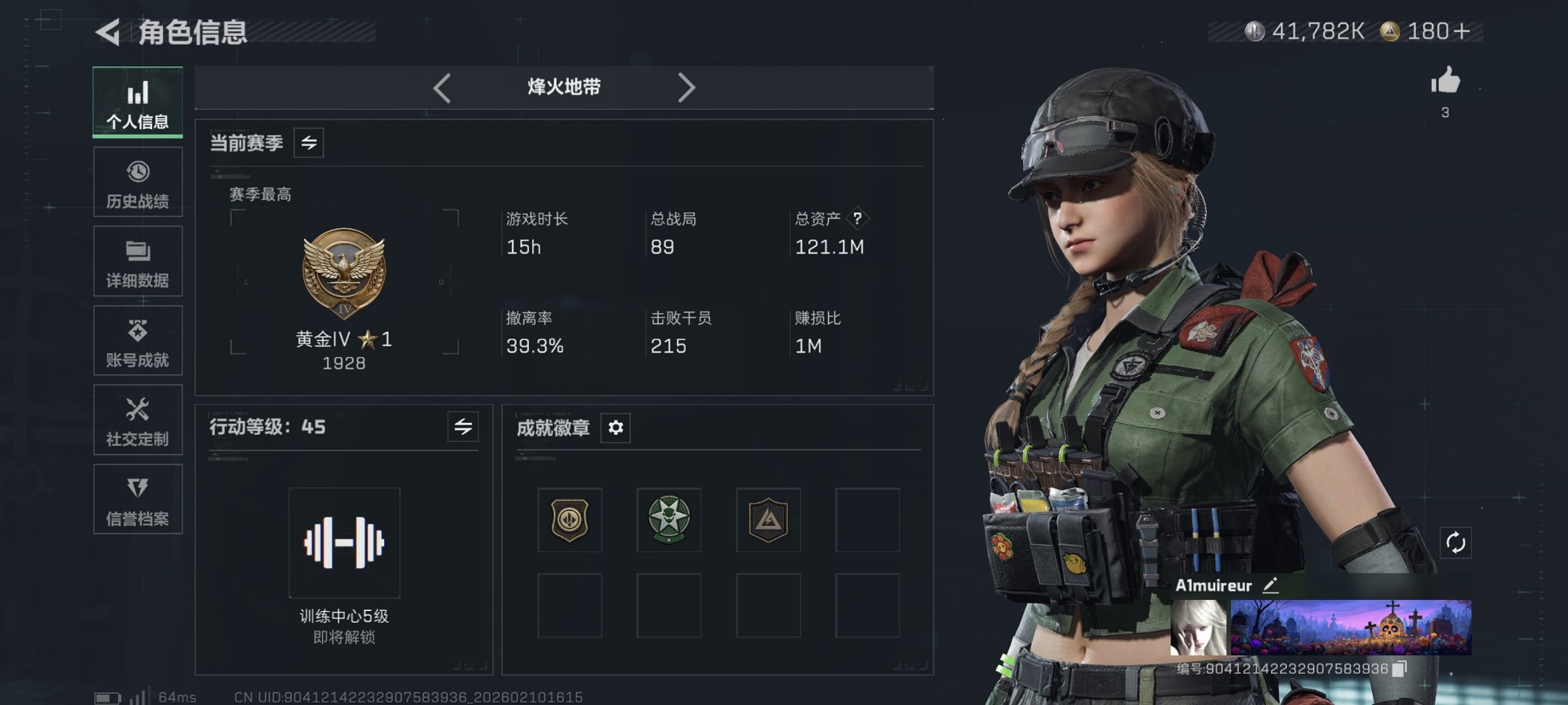Select the 个人信息 tab in the sidebar

click(137, 102)
